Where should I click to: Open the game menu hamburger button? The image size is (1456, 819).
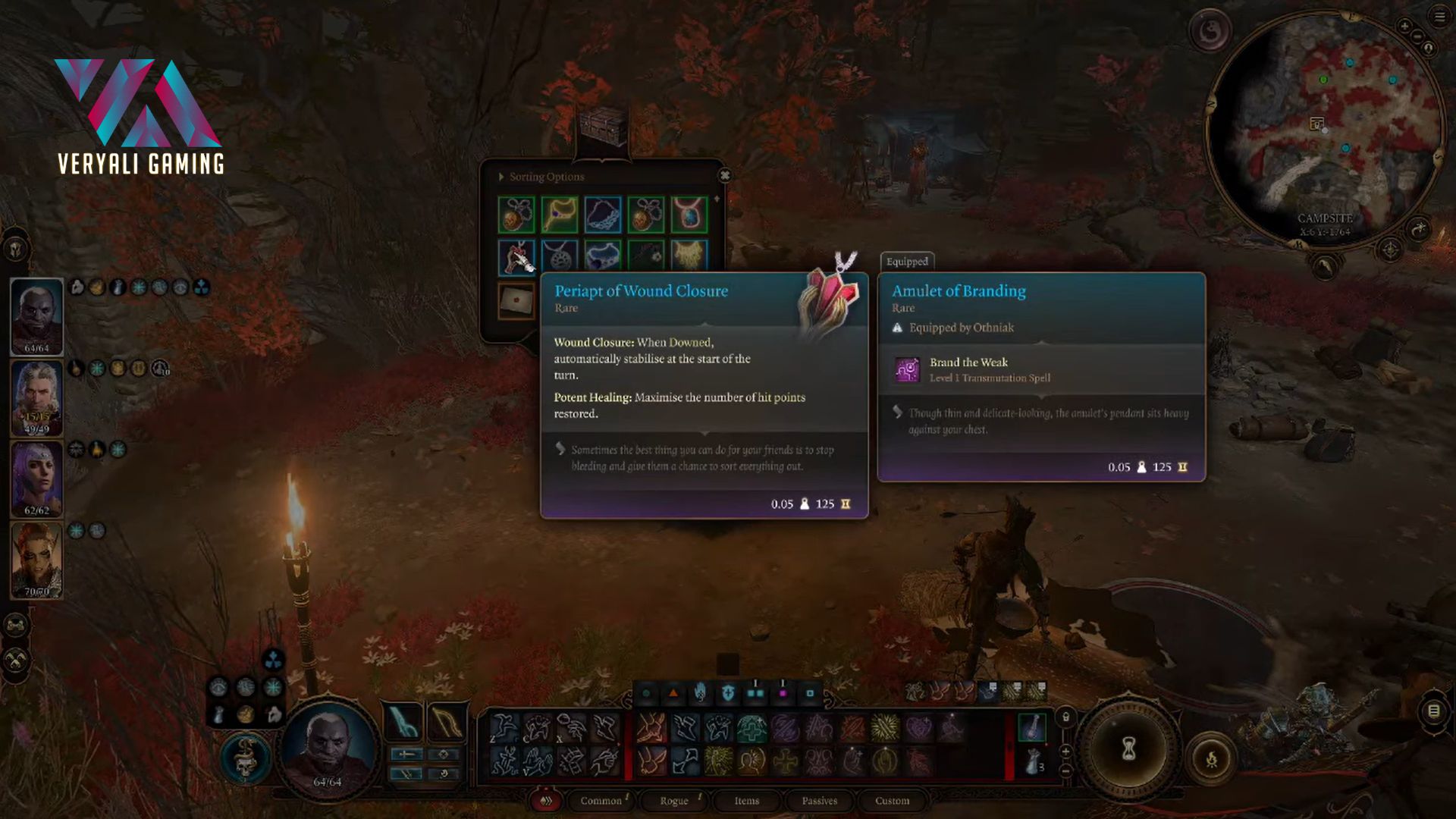coord(1439,17)
